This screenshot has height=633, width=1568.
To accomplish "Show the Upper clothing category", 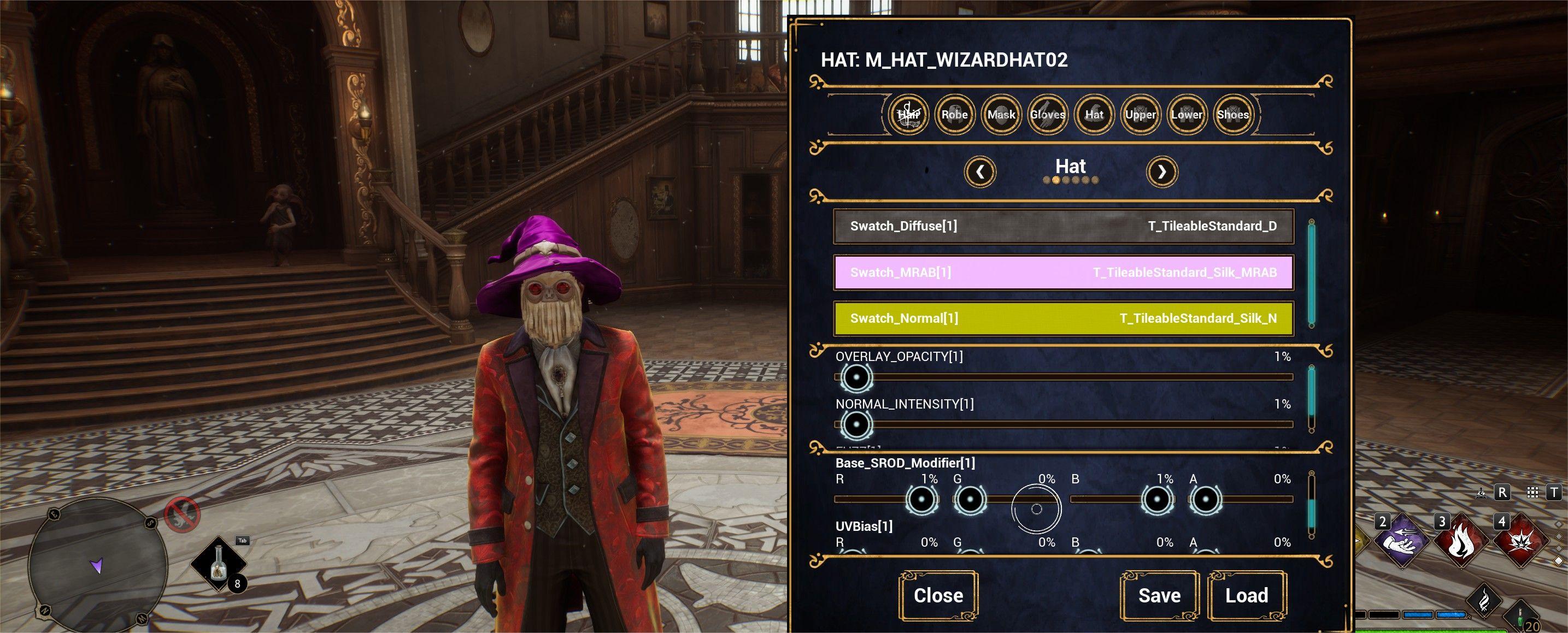I will click(1140, 114).
